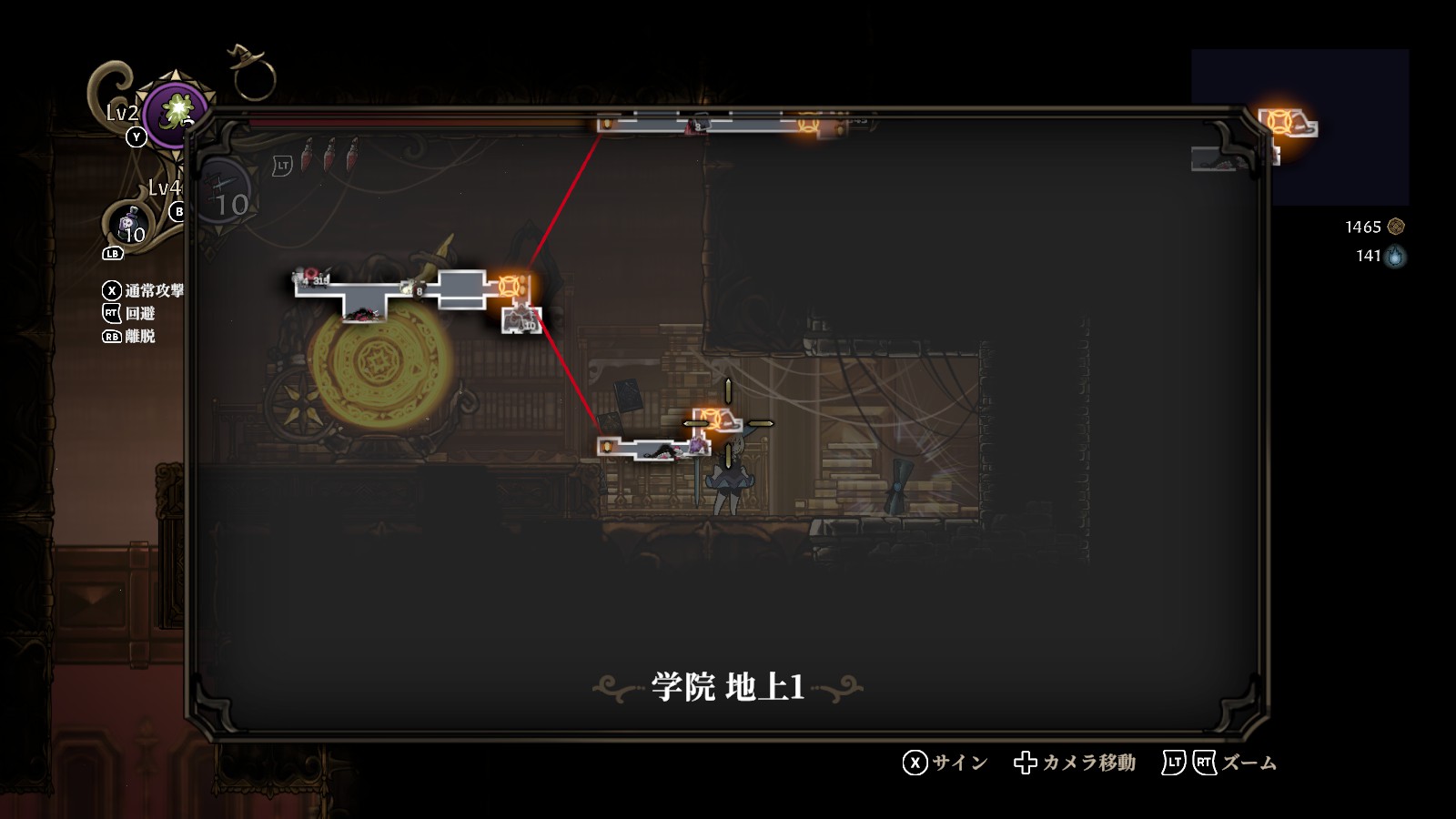This screenshot has width=1456, height=819.
Task: Choose the orange marker in the topmost corridor
Action: point(807,123)
